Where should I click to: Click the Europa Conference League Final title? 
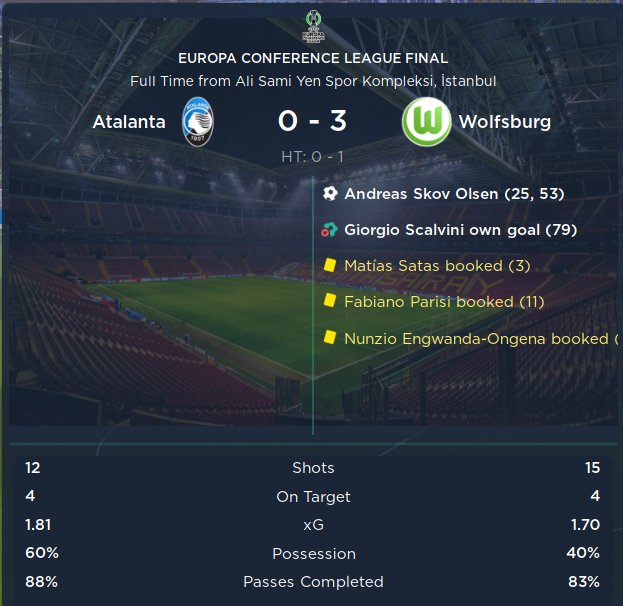[312, 59]
